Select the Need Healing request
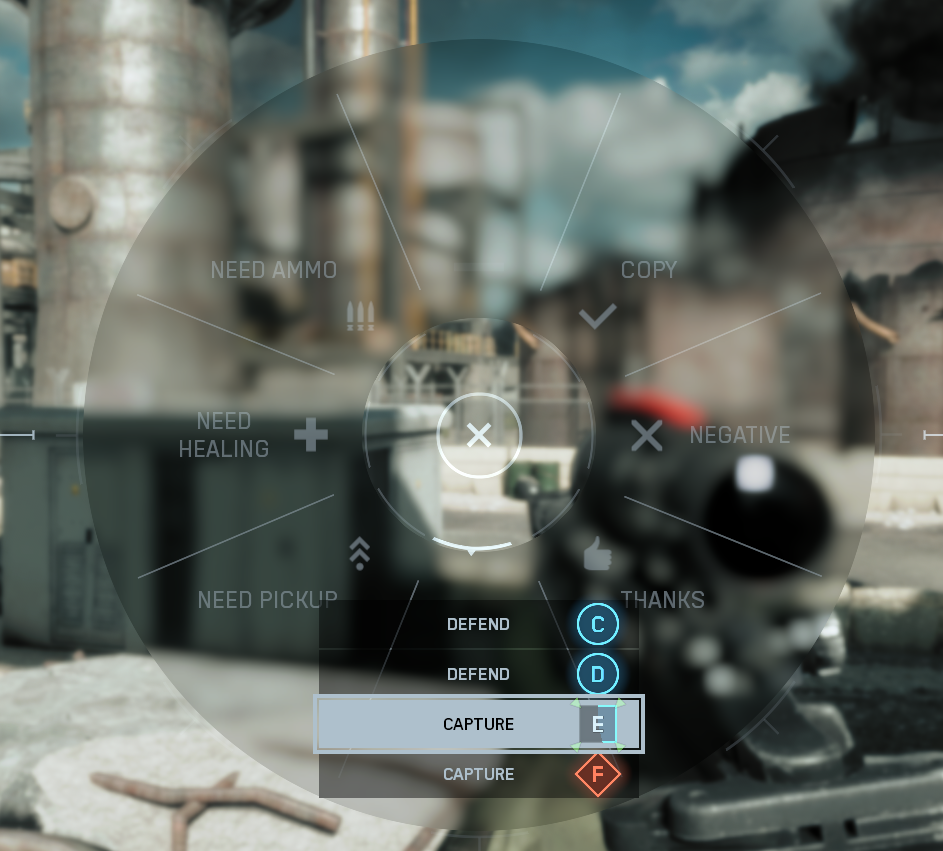 click(224, 435)
